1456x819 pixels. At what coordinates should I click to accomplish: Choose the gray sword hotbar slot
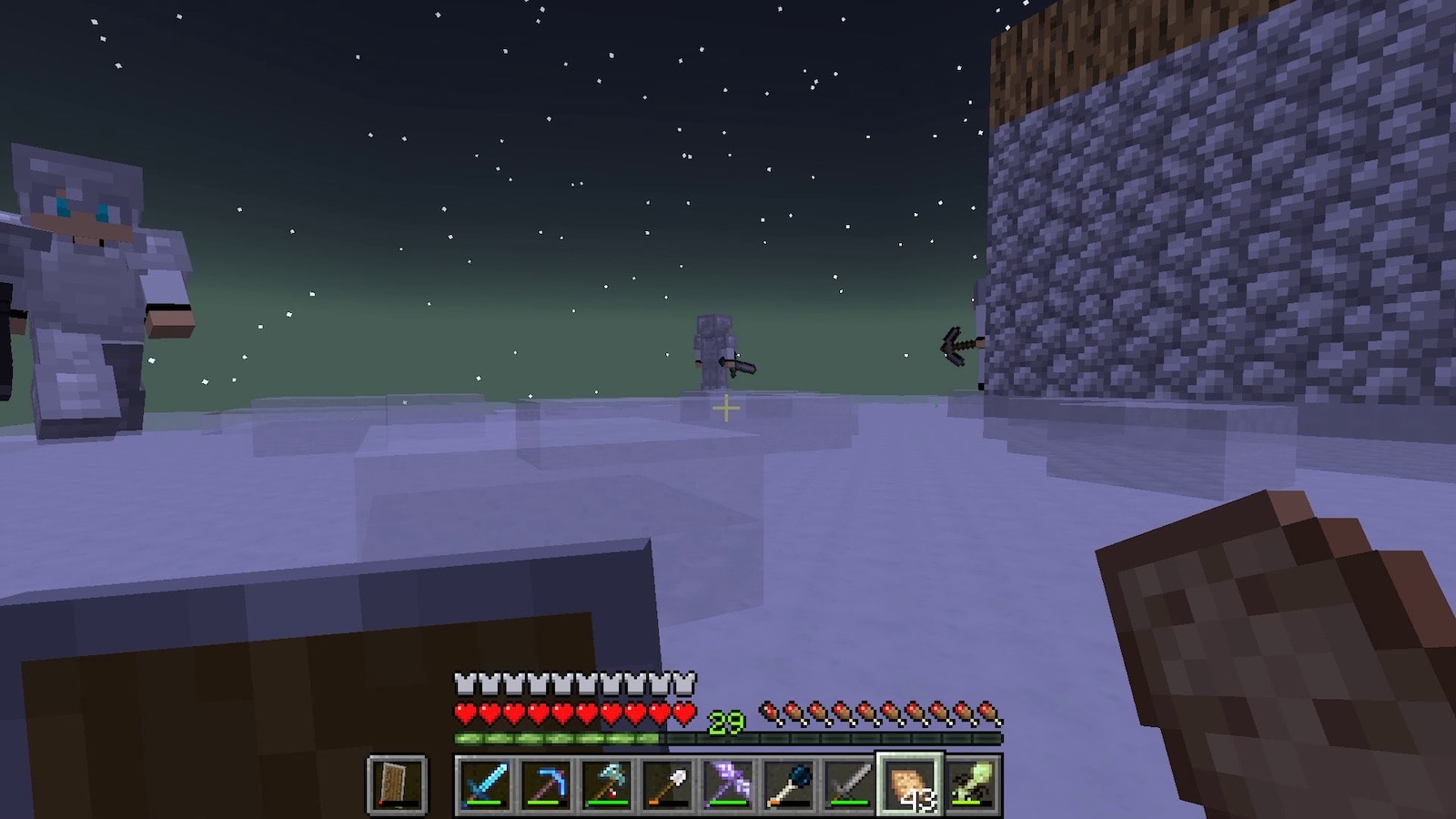click(x=849, y=784)
